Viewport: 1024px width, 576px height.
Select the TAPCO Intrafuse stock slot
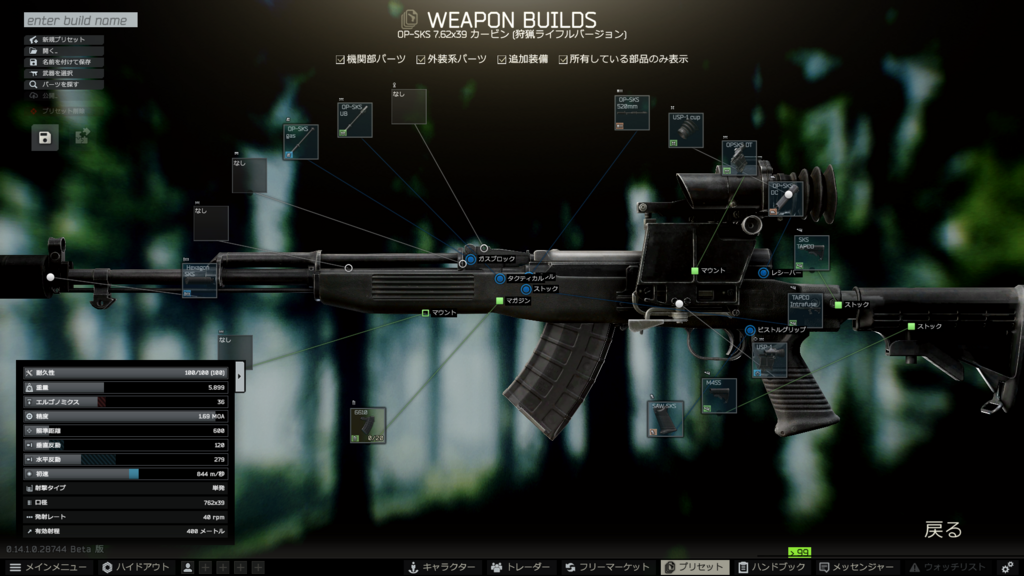805,310
